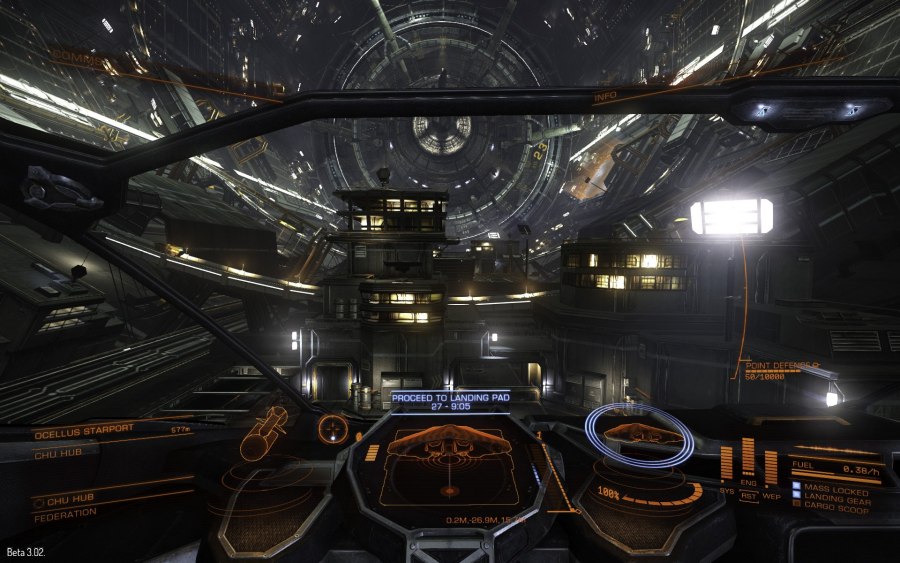Click the compass navigation indicator

333,430
